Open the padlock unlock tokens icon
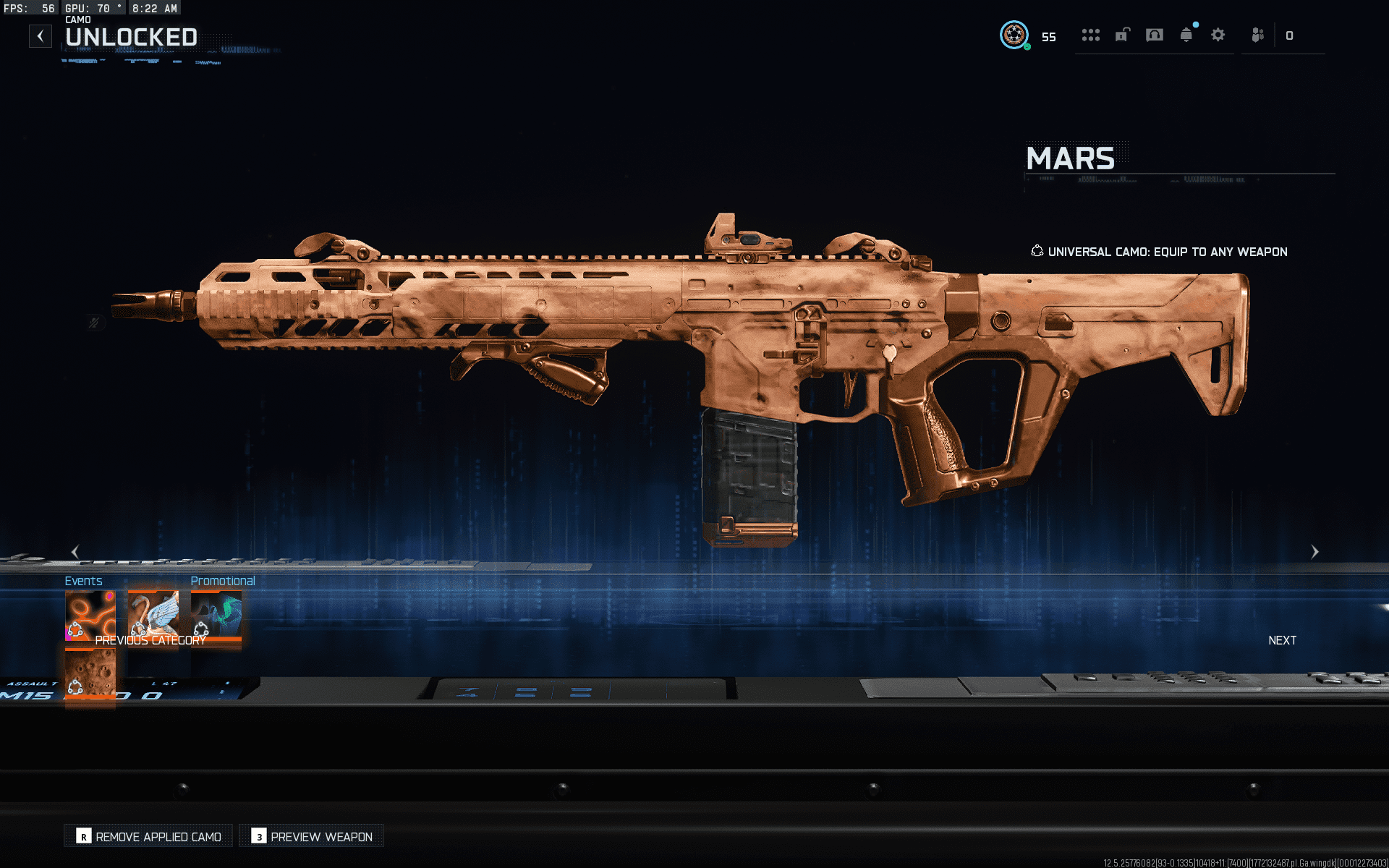 point(1122,35)
